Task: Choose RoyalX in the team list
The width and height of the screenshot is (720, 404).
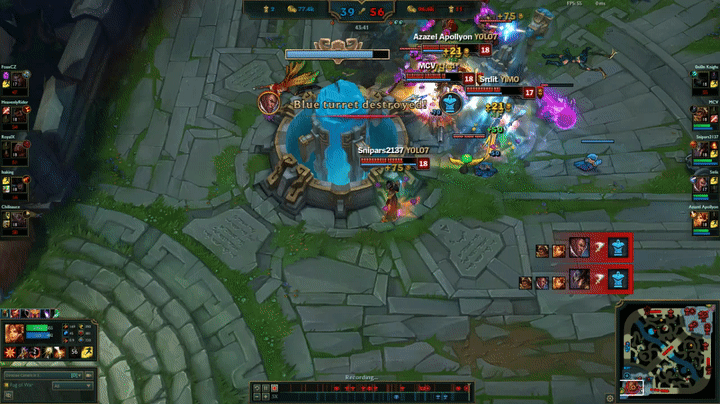Action: [13, 152]
